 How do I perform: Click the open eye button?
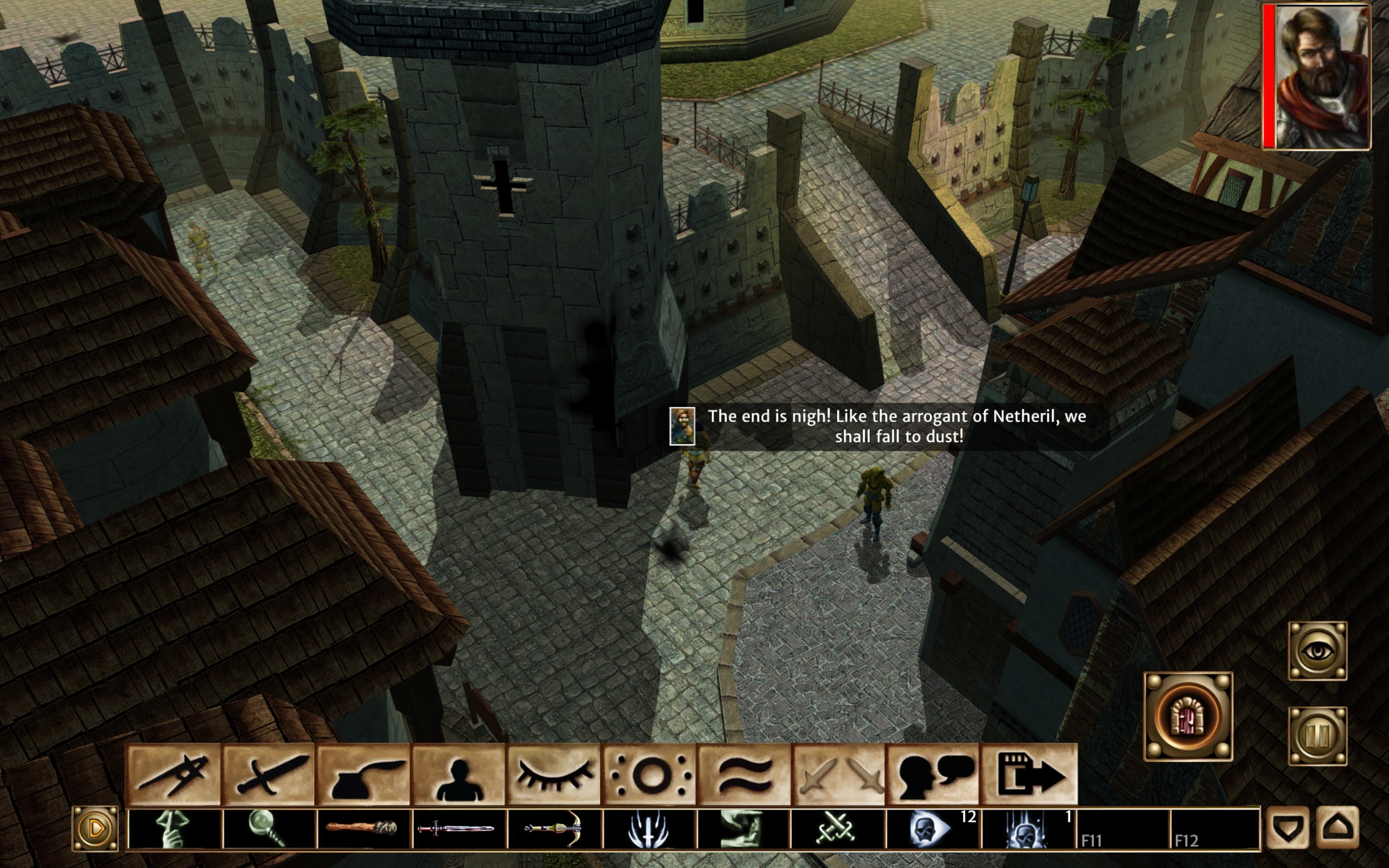pos(1317,650)
